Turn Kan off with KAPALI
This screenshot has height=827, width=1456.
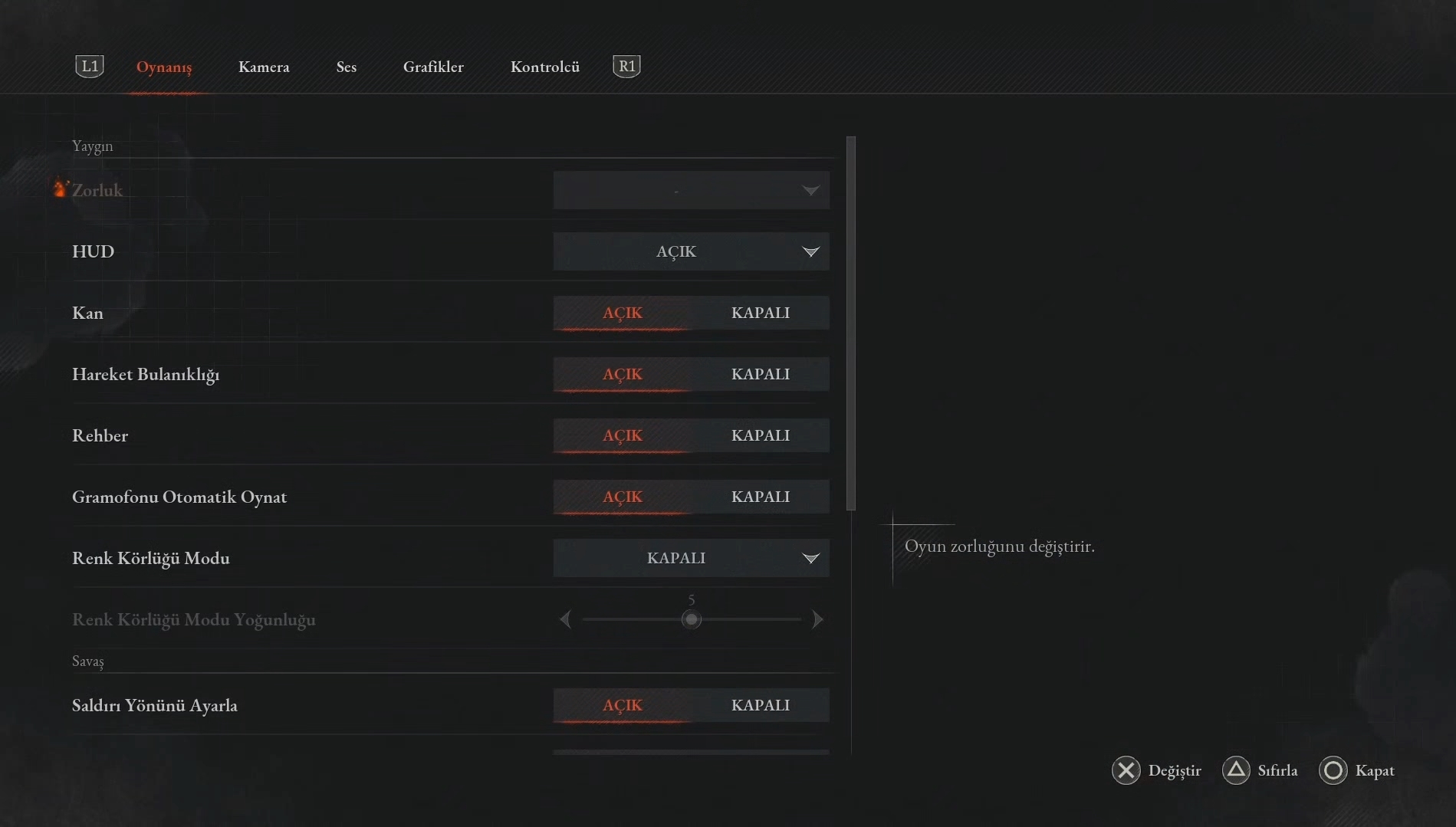click(x=760, y=313)
